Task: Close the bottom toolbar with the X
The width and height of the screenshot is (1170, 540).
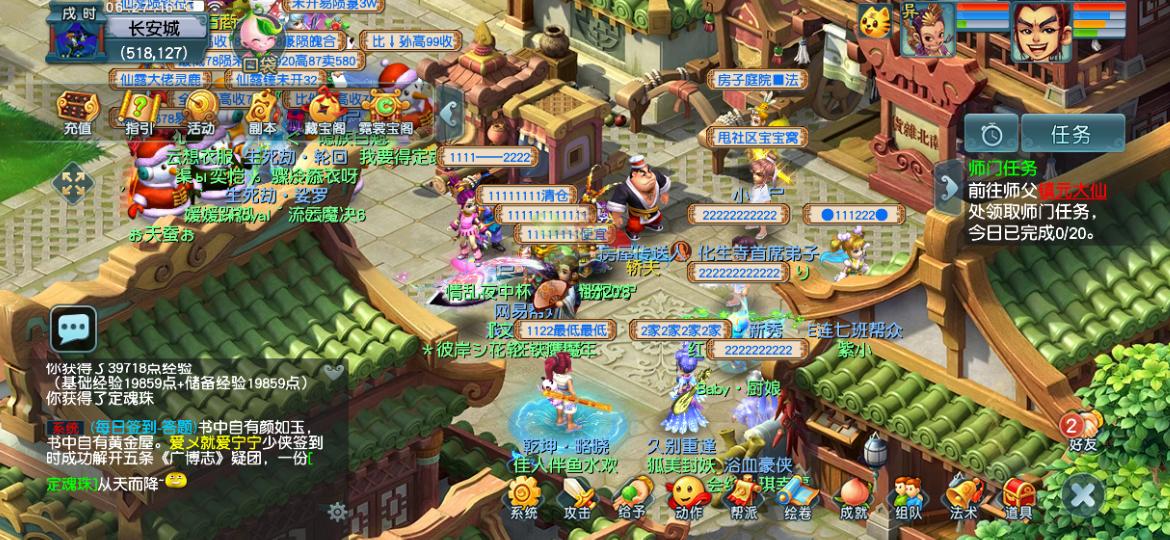Action: tap(1082, 494)
